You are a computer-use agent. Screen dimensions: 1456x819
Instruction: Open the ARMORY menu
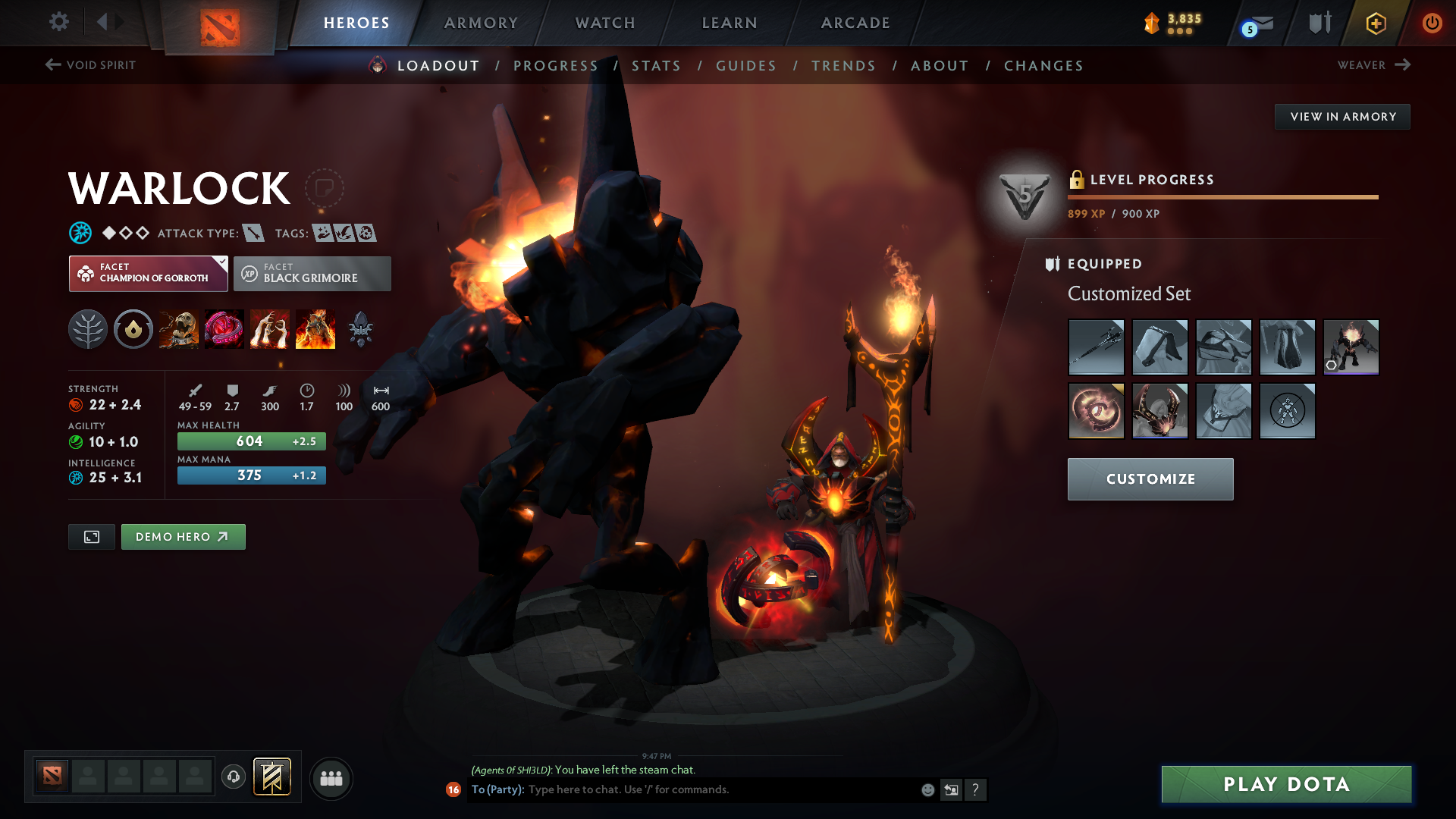pyautogui.click(x=482, y=22)
